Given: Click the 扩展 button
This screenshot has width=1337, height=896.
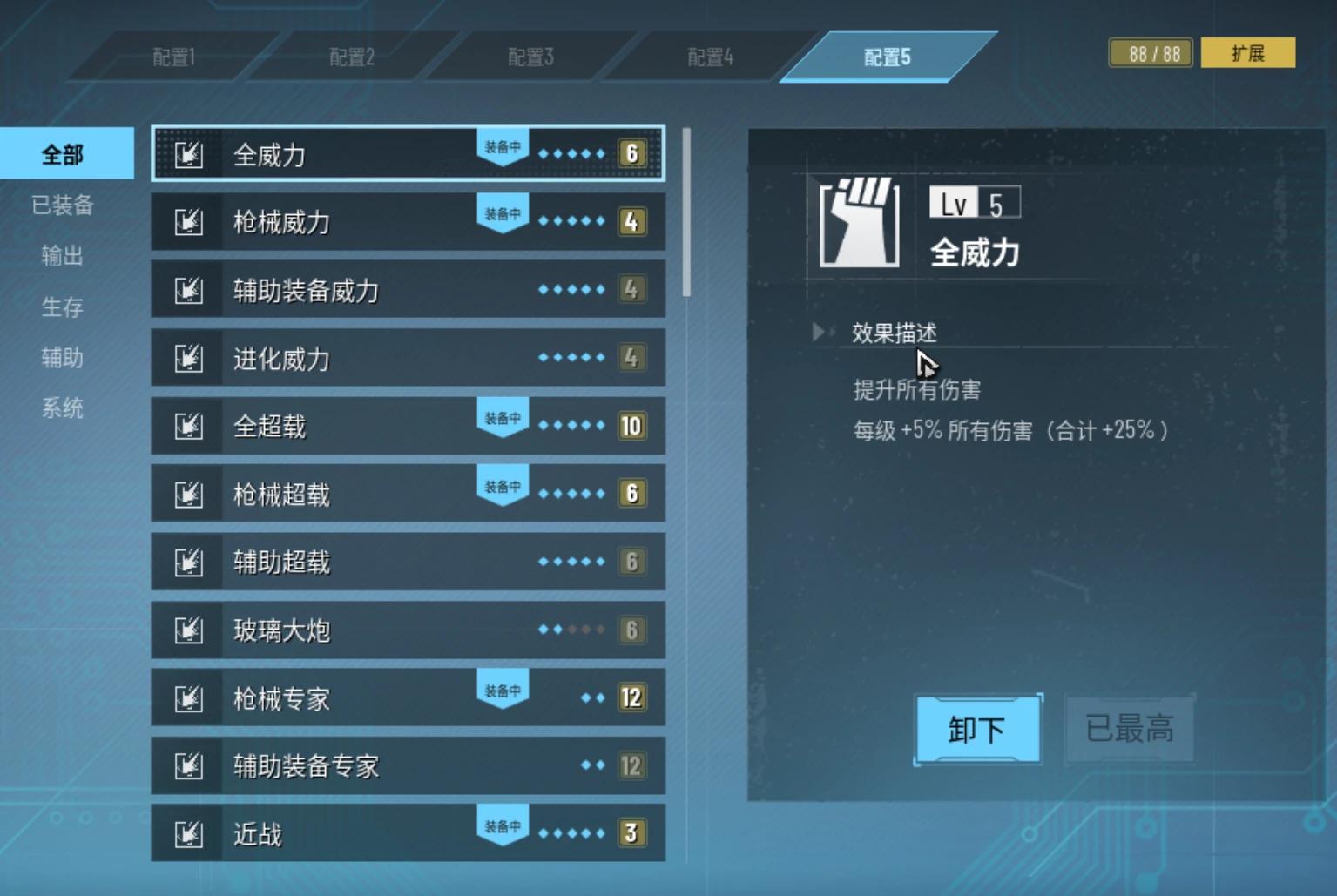Looking at the screenshot, I should 1249,52.
